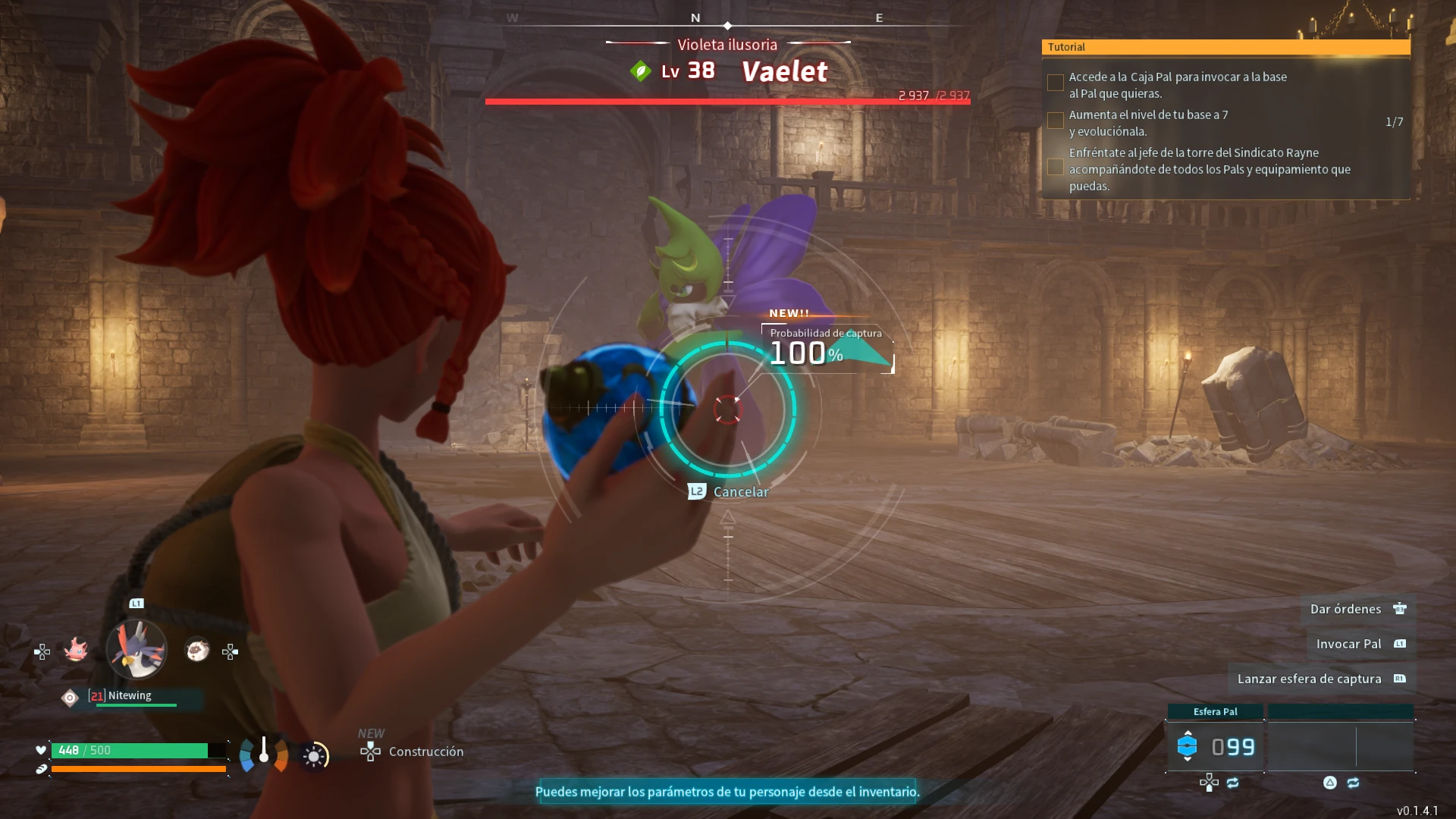1456x819 pixels.
Task: Select the Construcción menu entry
Action: pyautogui.click(x=425, y=752)
